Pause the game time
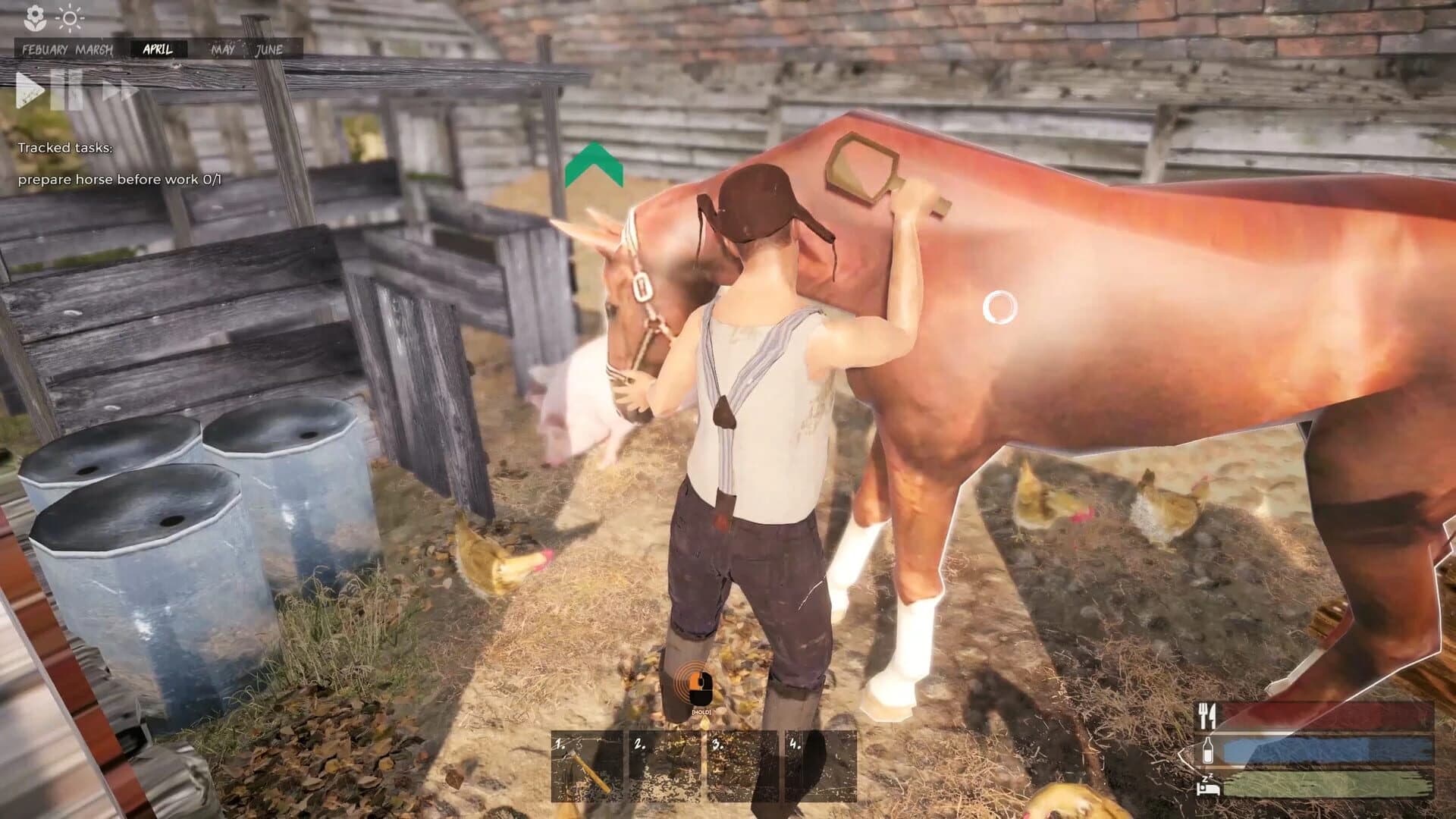 pyautogui.click(x=67, y=90)
